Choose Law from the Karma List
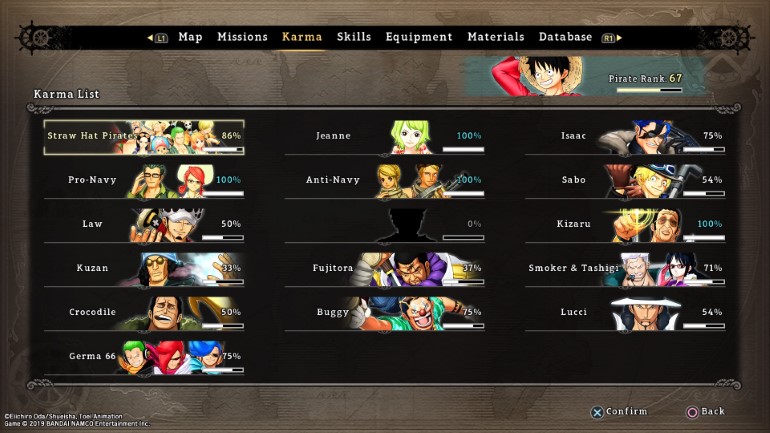This screenshot has height=433, width=770. tap(144, 224)
